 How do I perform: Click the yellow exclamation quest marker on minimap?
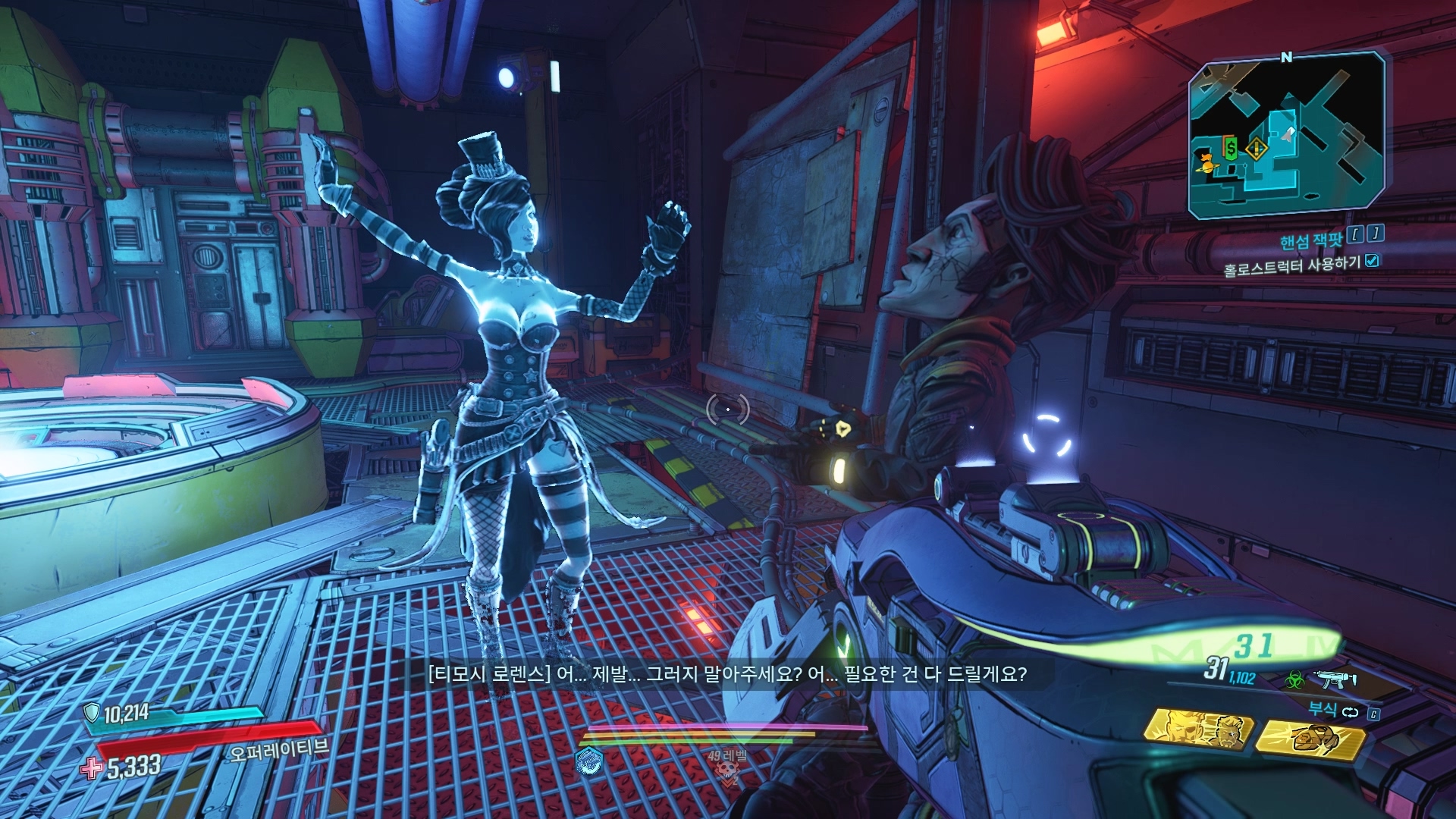point(1256,149)
